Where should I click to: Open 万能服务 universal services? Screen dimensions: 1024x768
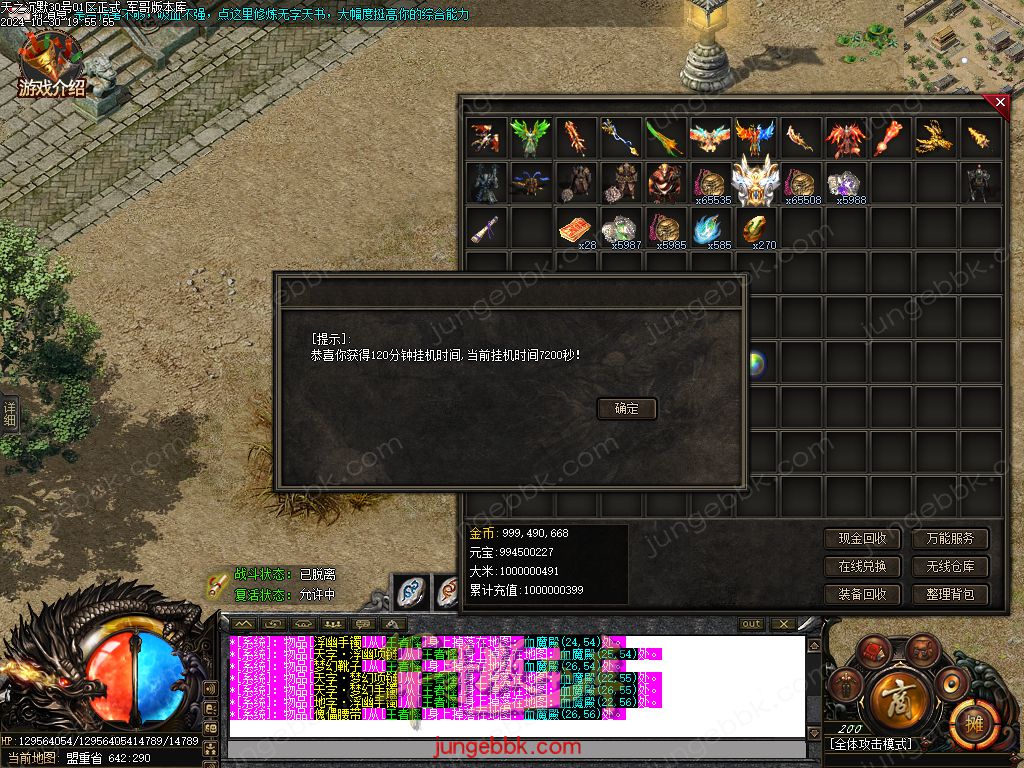click(x=950, y=538)
